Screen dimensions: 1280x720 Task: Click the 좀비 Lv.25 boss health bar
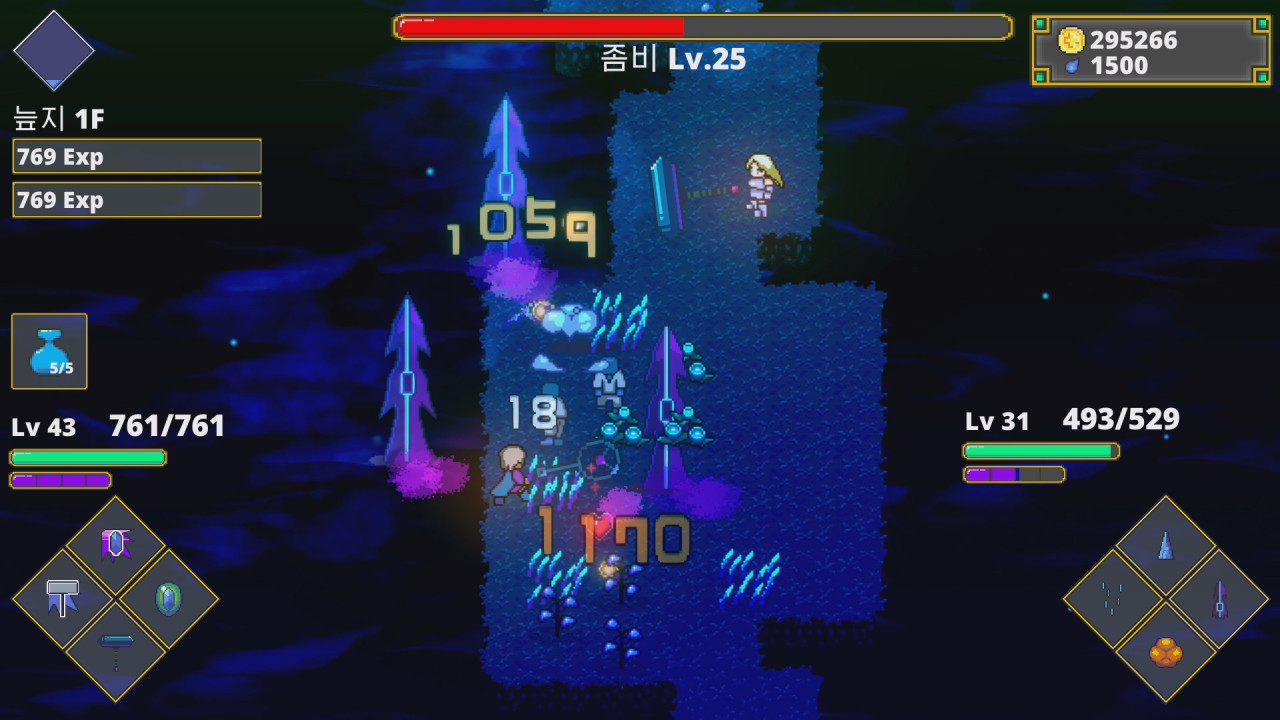pyautogui.click(x=700, y=26)
